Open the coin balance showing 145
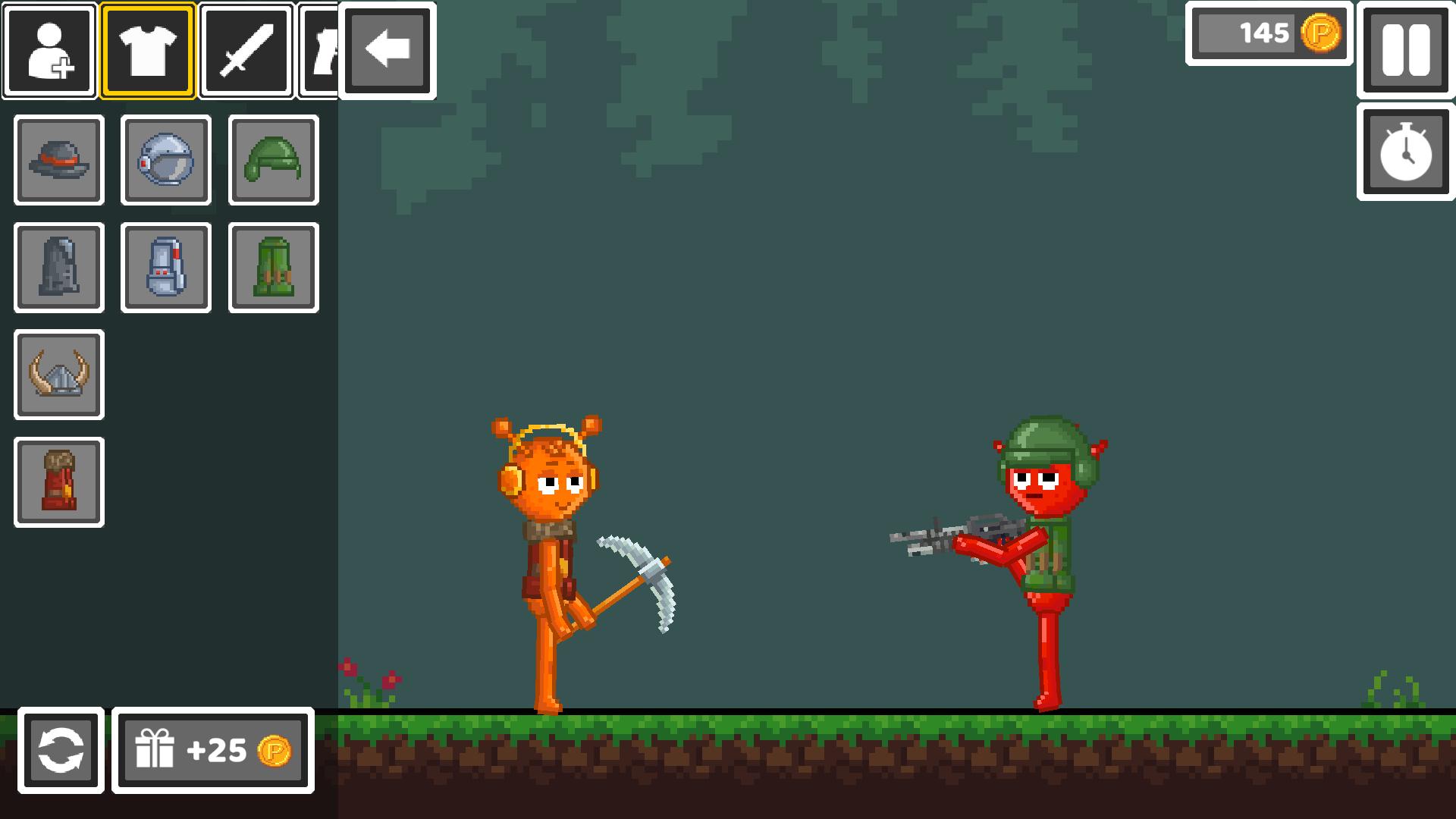The image size is (1456, 819). coord(1267,34)
